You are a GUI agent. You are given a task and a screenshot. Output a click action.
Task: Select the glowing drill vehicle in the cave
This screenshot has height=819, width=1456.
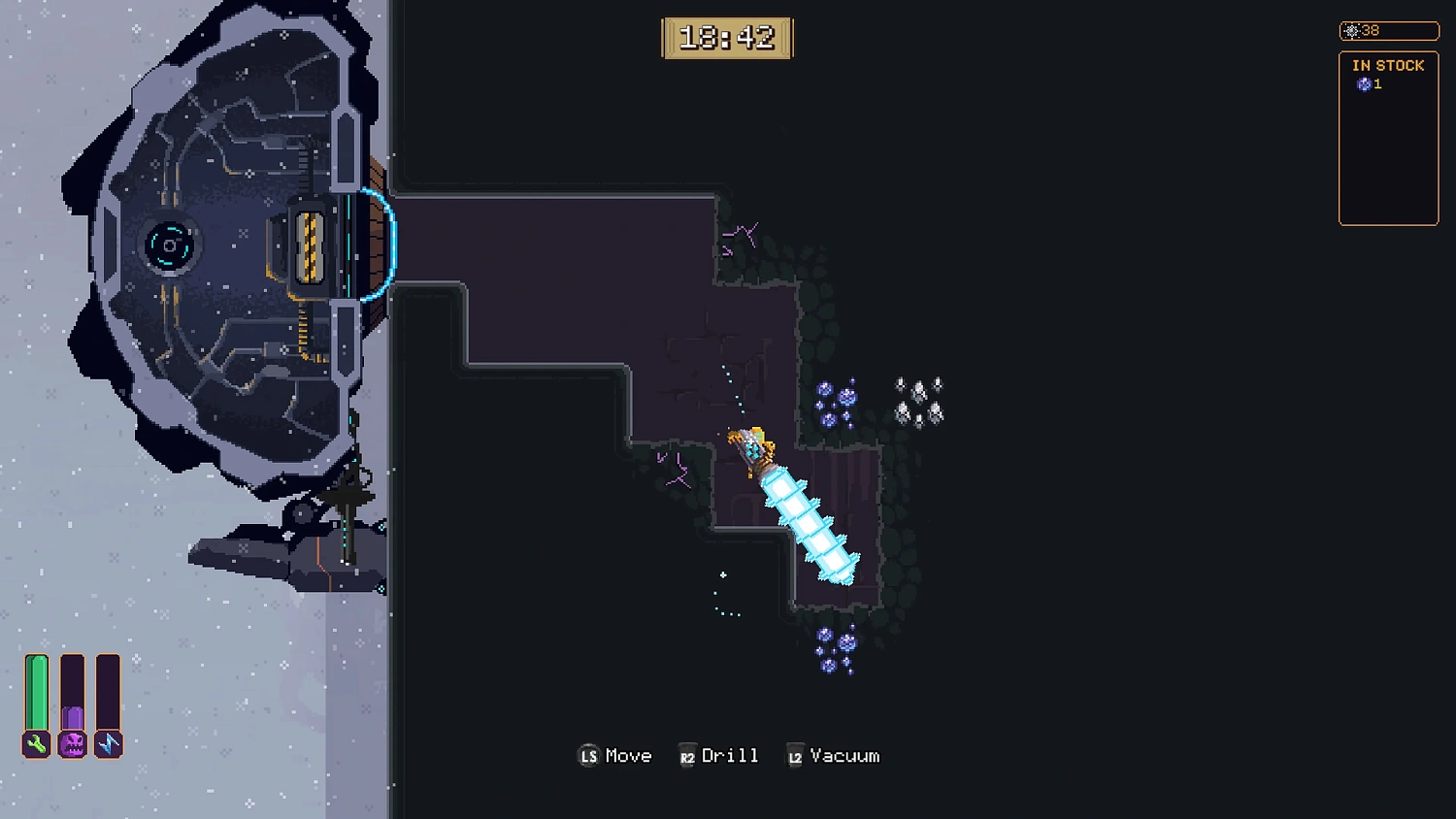pos(796,505)
